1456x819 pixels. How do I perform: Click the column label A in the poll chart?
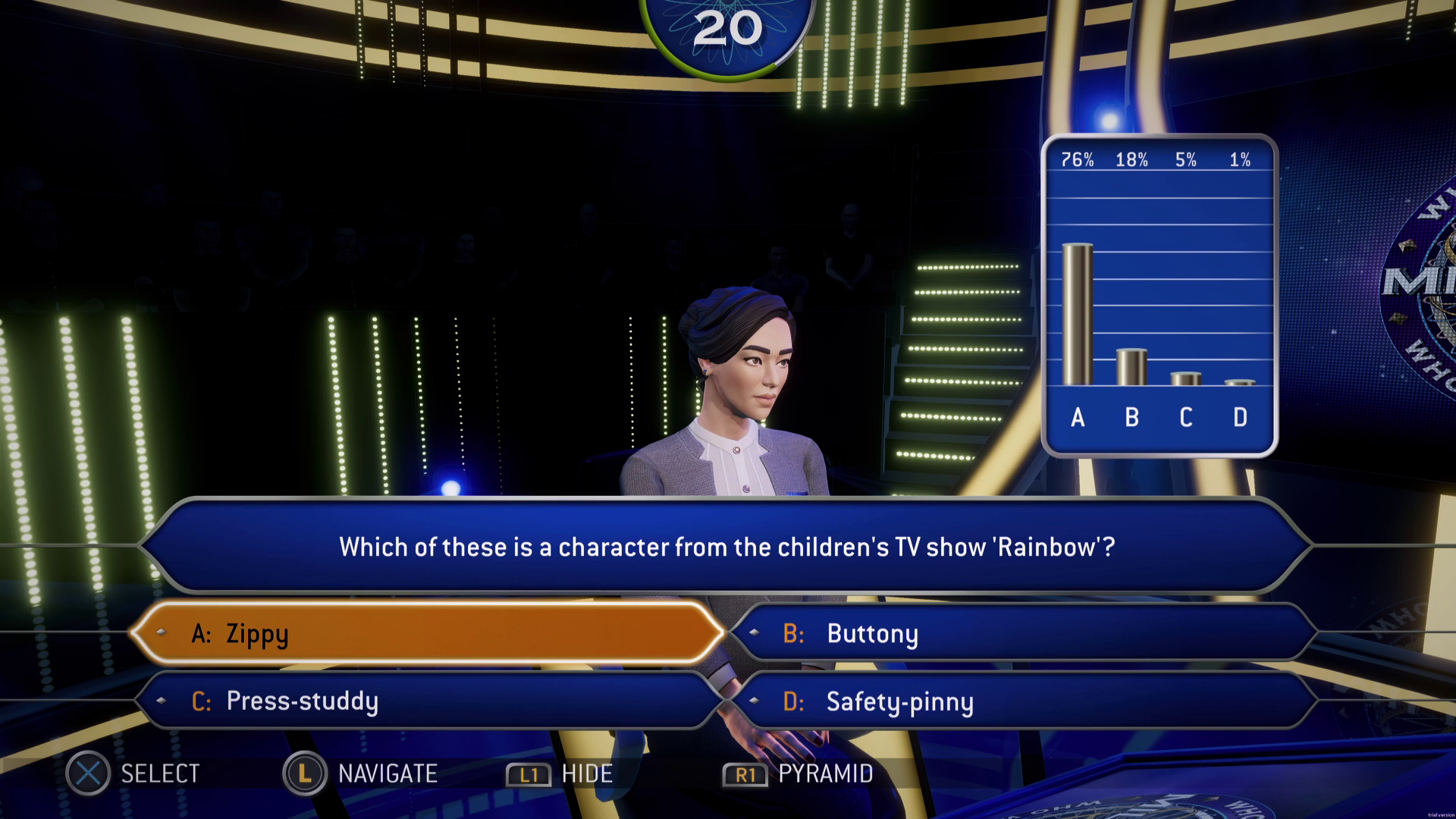pos(1078,417)
